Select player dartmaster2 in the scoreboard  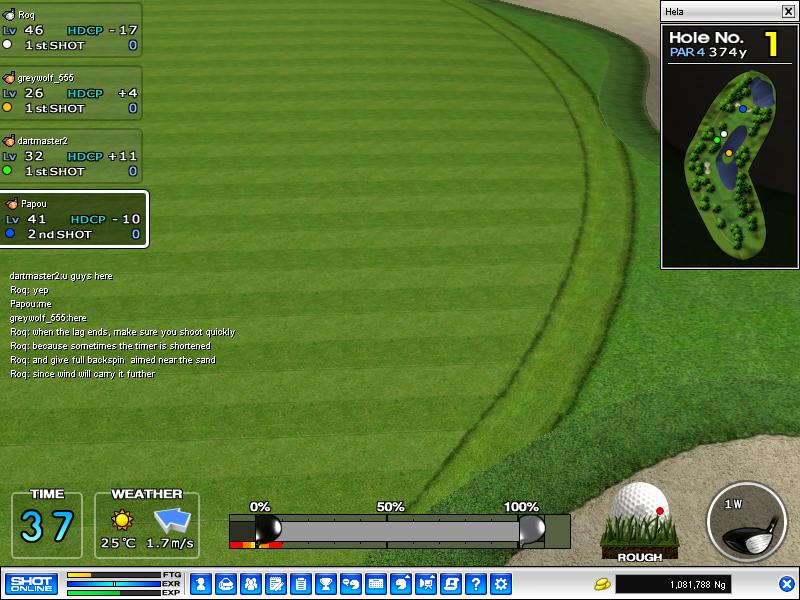click(70, 156)
